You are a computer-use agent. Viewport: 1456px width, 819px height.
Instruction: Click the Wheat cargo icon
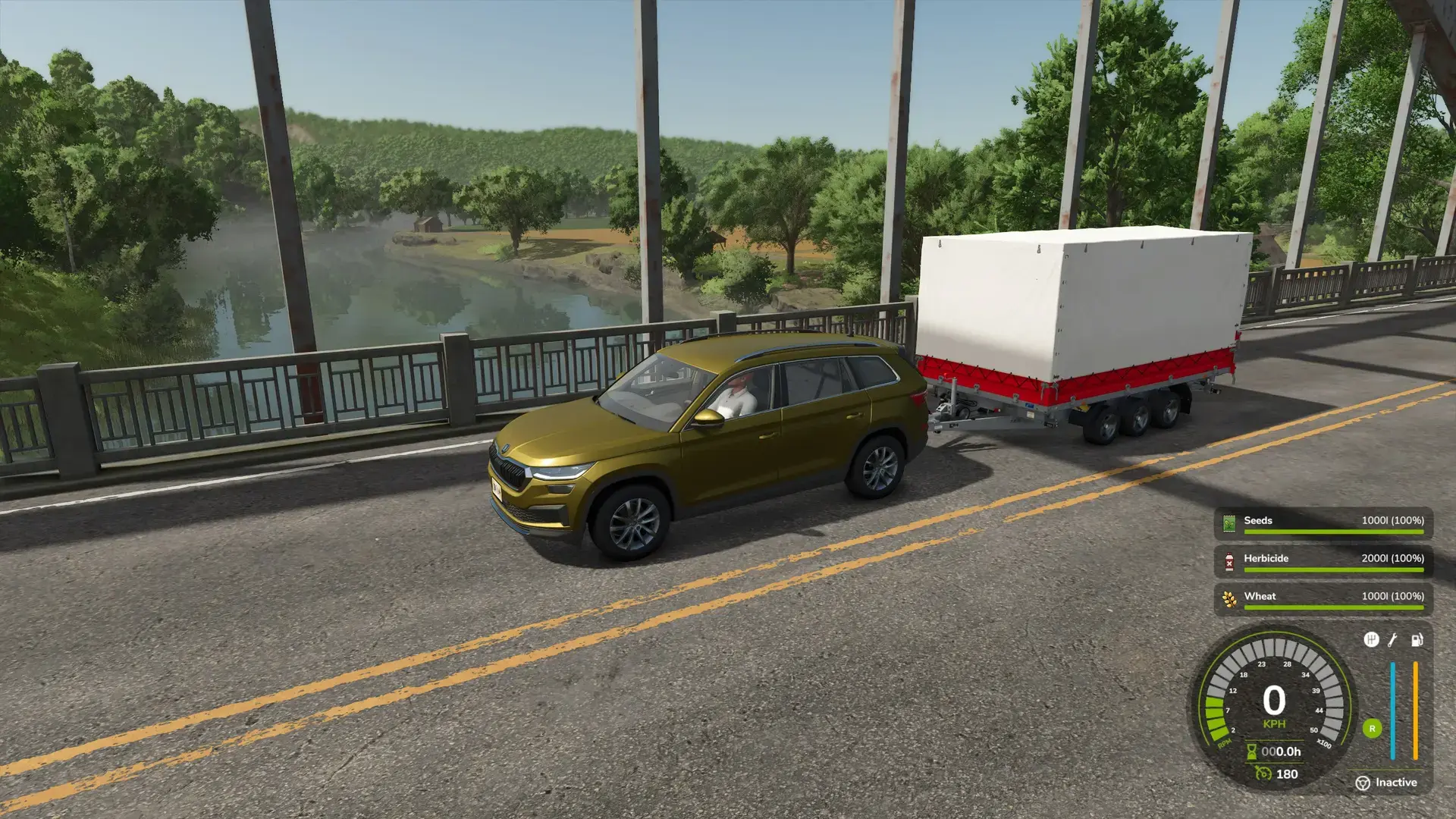click(1229, 599)
